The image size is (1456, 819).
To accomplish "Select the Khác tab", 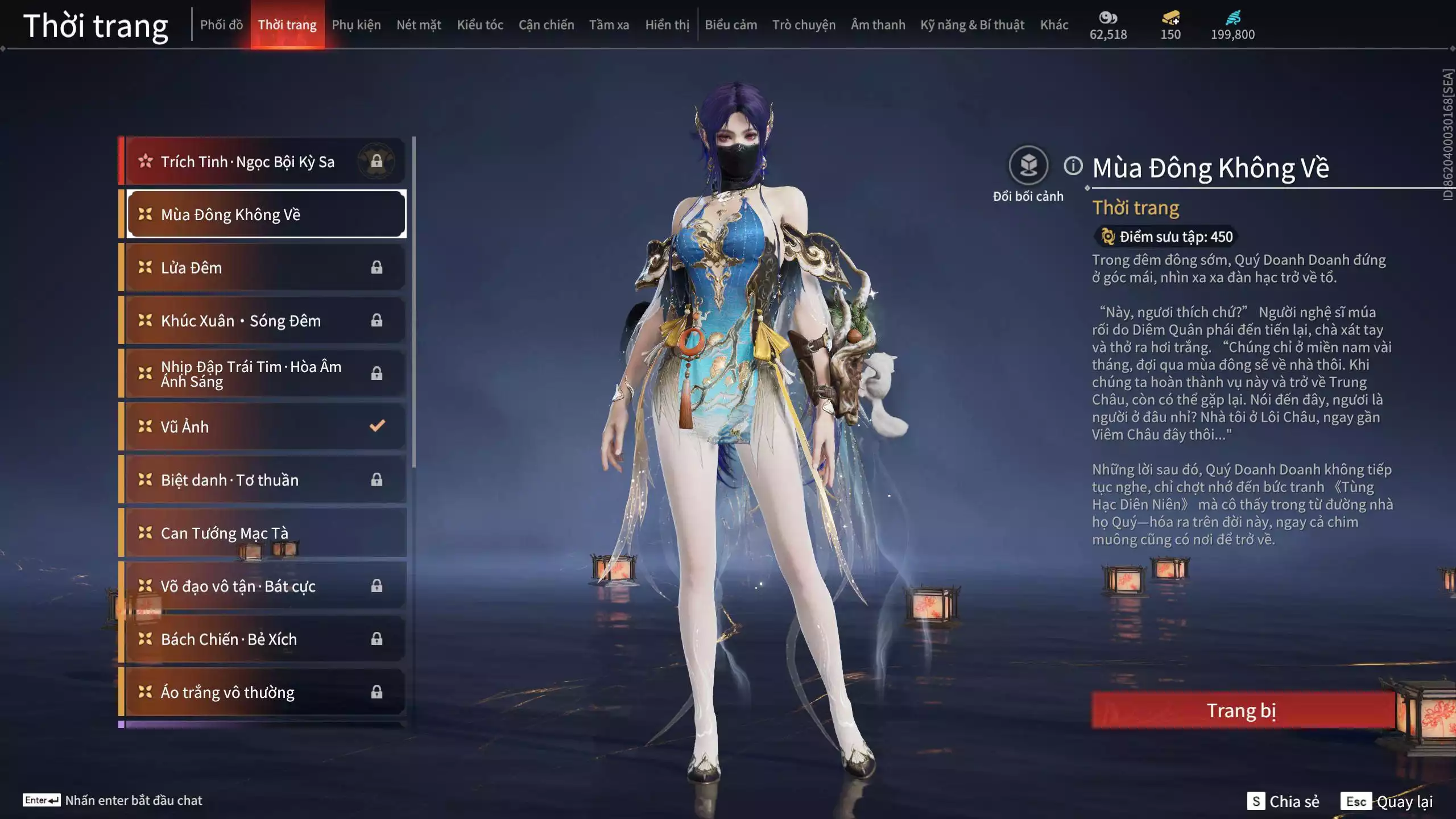I will [x=1054, y=25].
